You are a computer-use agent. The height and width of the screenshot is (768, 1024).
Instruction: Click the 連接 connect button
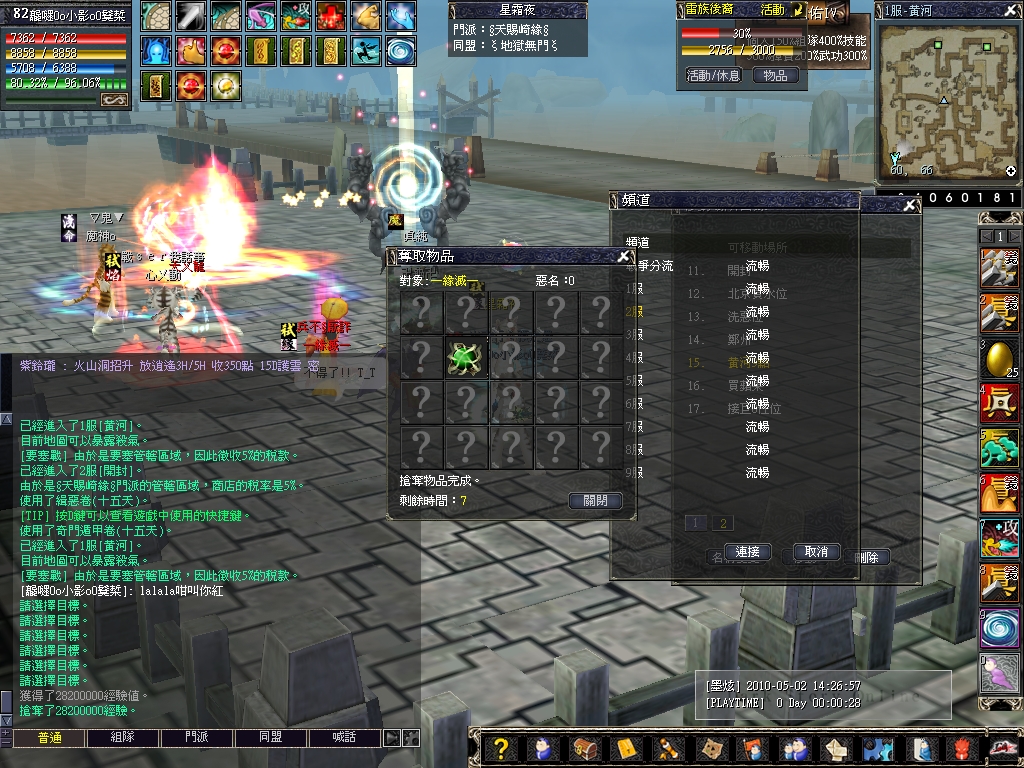click(747, 552)
